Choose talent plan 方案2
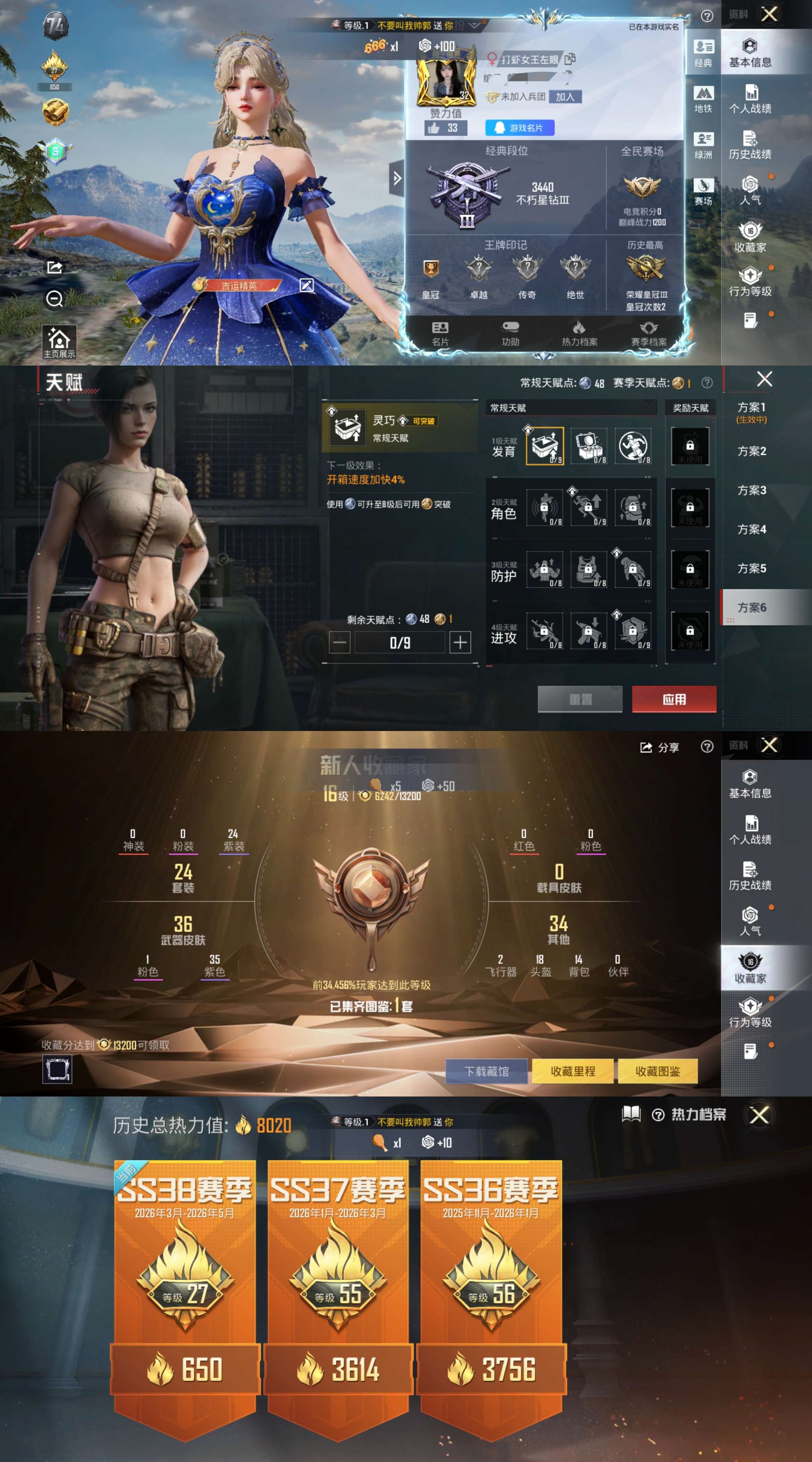Viewport: 812px width, 1462px height. [751, 451]
